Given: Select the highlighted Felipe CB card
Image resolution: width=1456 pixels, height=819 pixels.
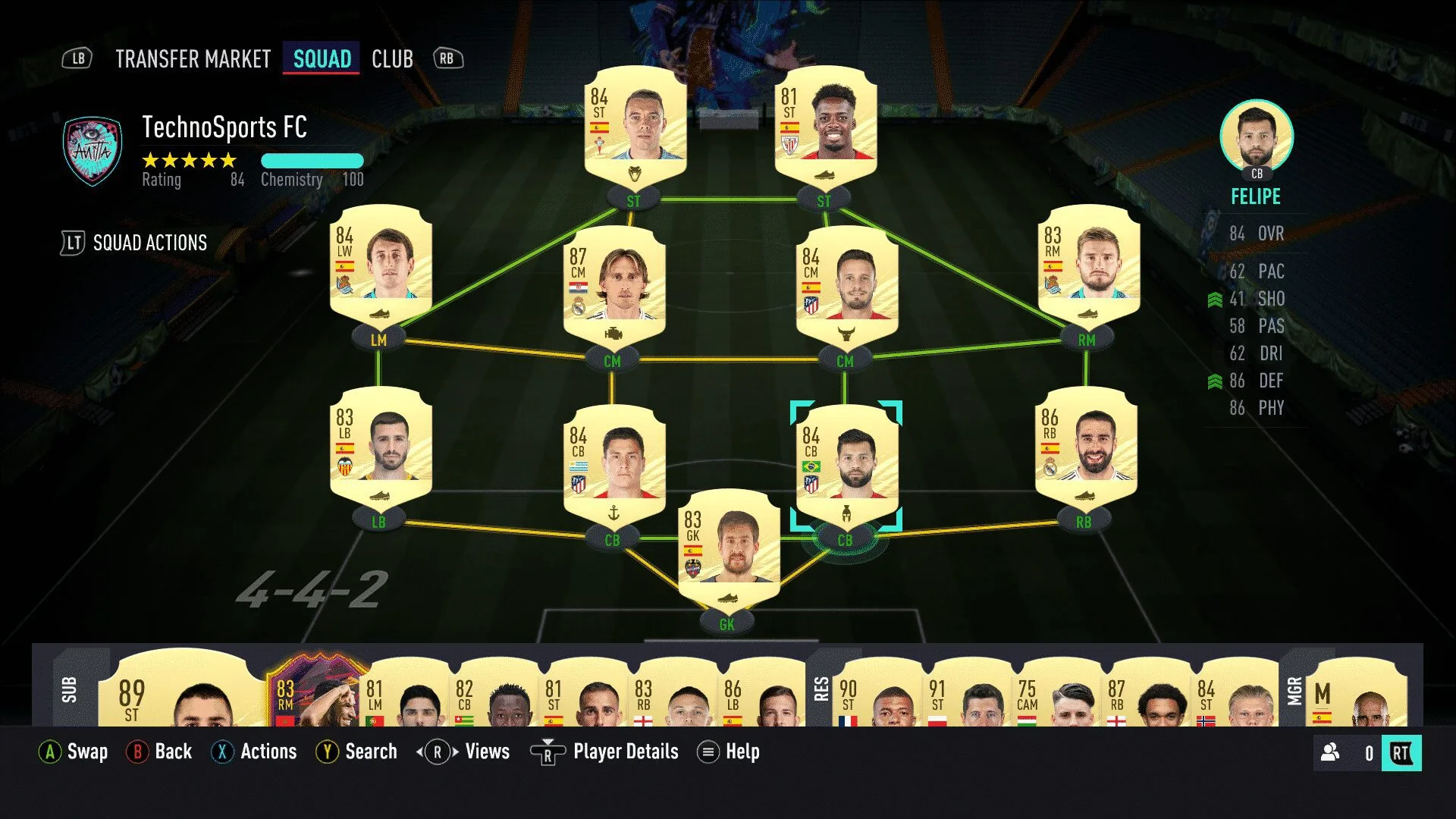Looking at the screenshot, I should click(x=846, y=463).
